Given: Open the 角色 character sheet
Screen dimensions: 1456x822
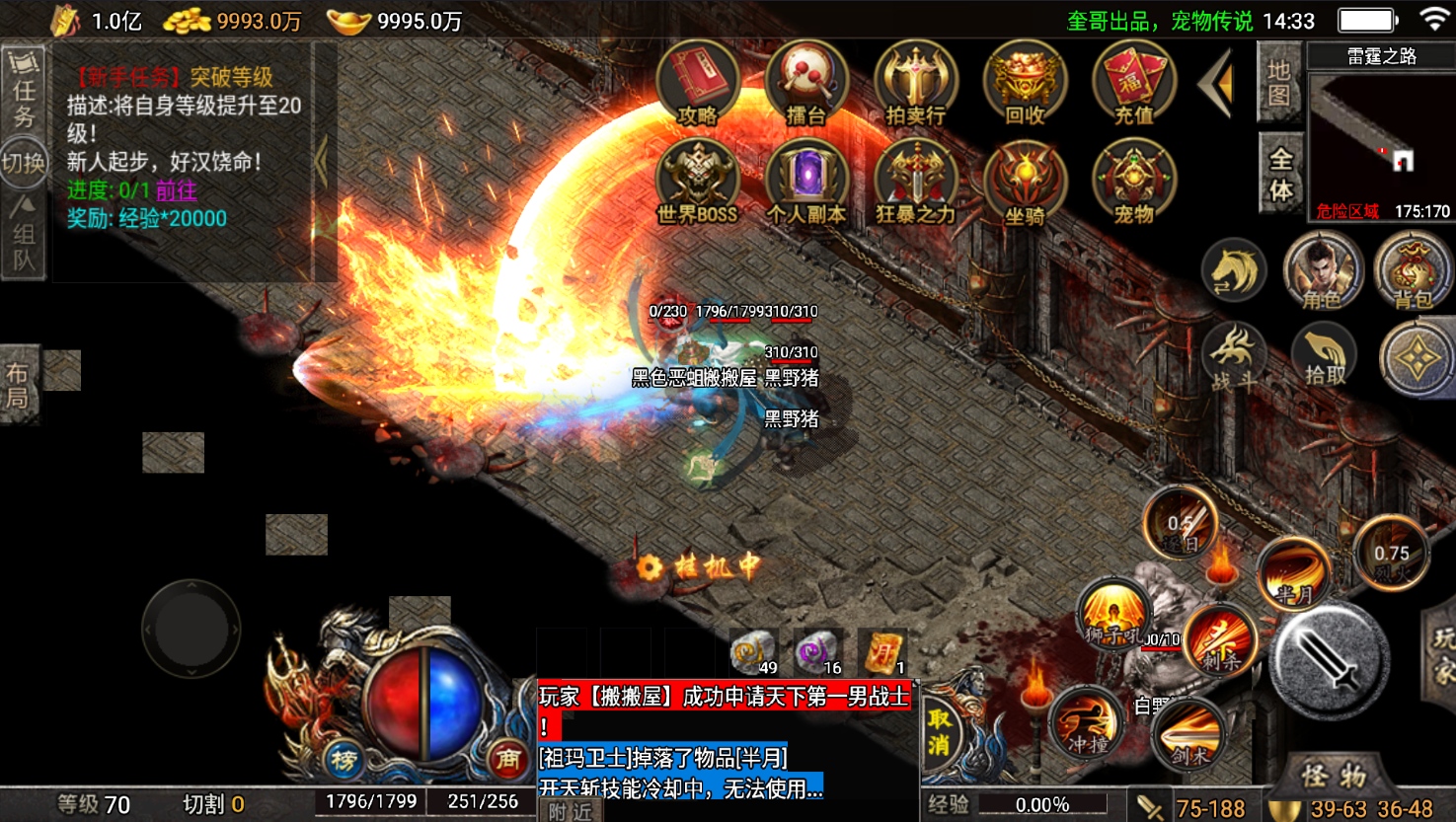Looking at the screenshot, I should tap(1323, 271).
